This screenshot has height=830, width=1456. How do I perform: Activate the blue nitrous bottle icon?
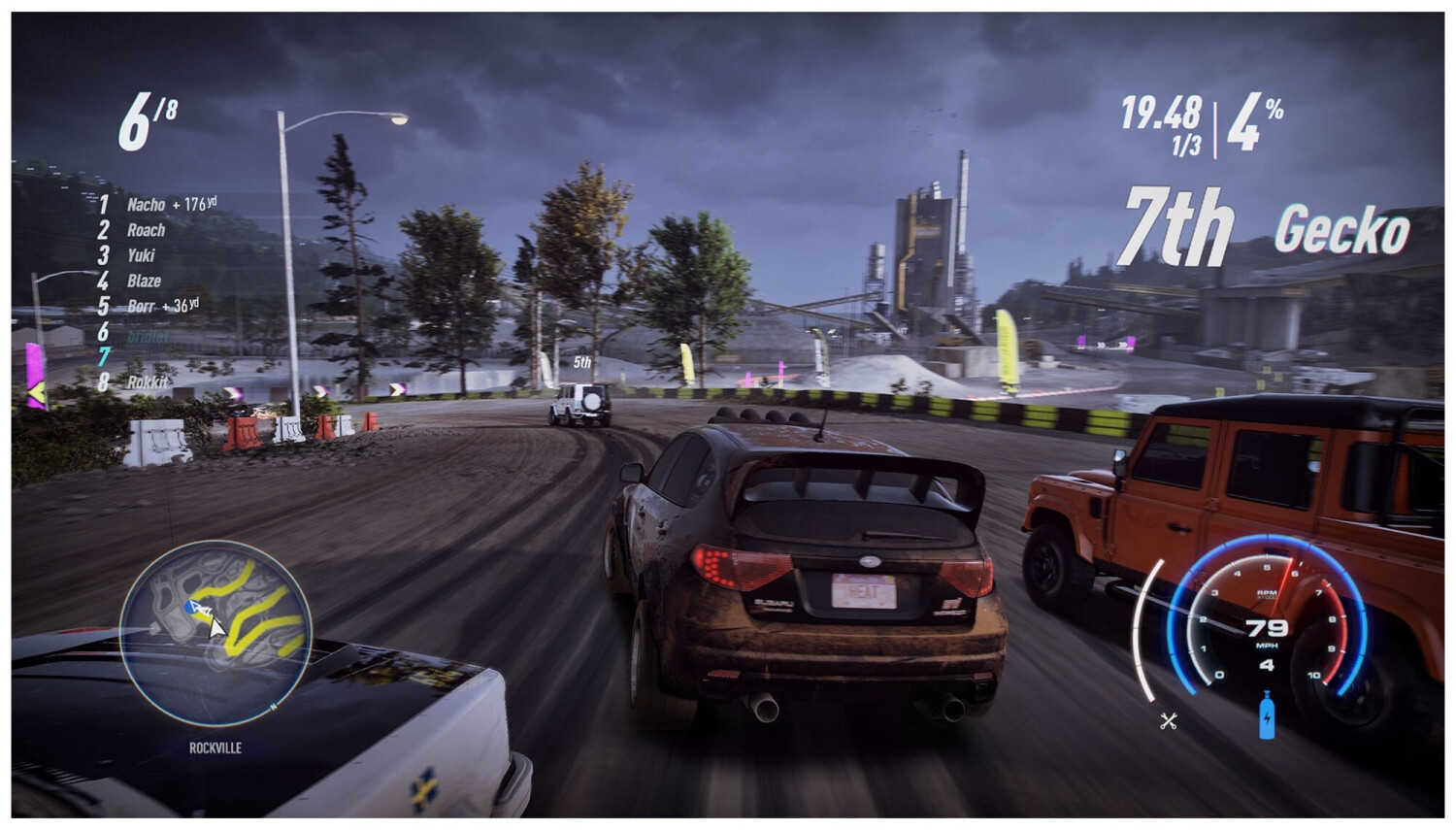pyautogui.click(x=1266, y=715)
